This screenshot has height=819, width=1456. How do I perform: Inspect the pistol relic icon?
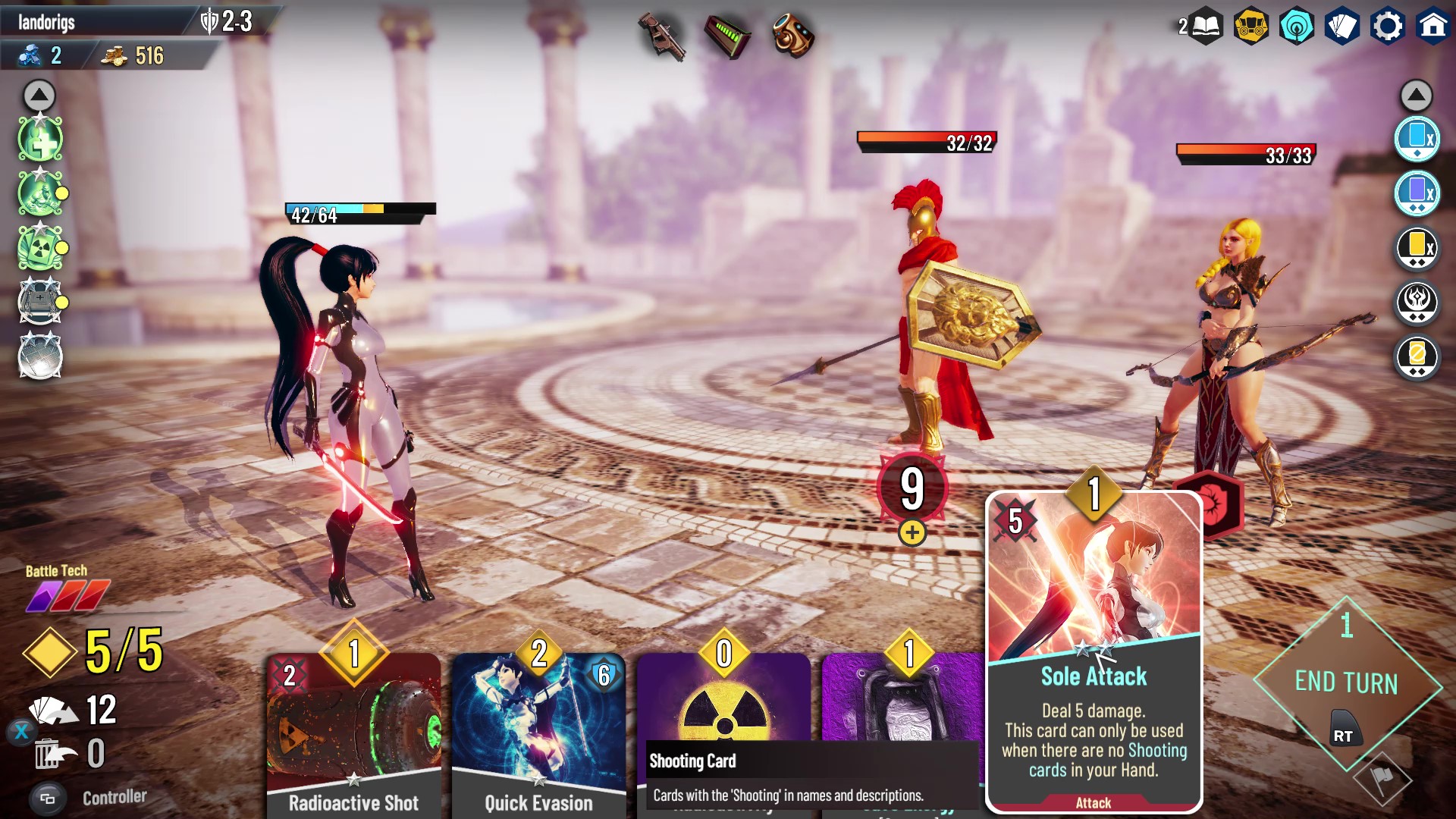[x=661, y=34]
